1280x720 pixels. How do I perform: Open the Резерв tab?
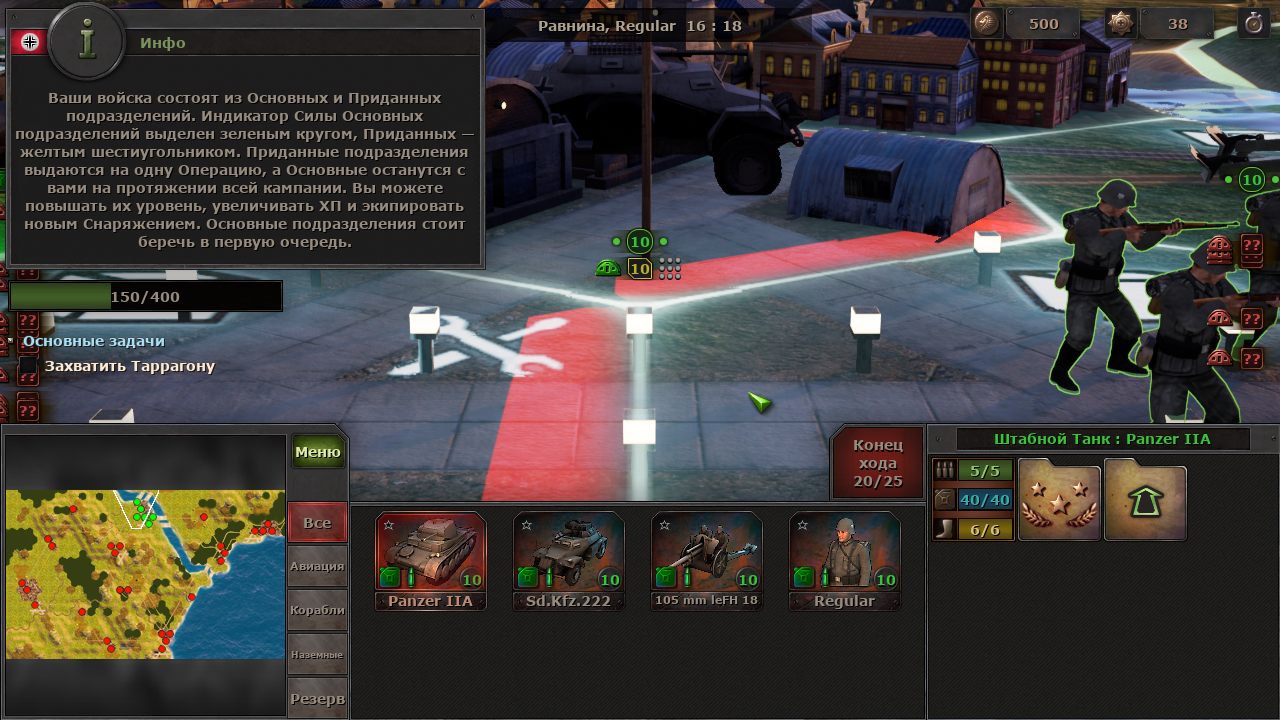tap(317, 698)
